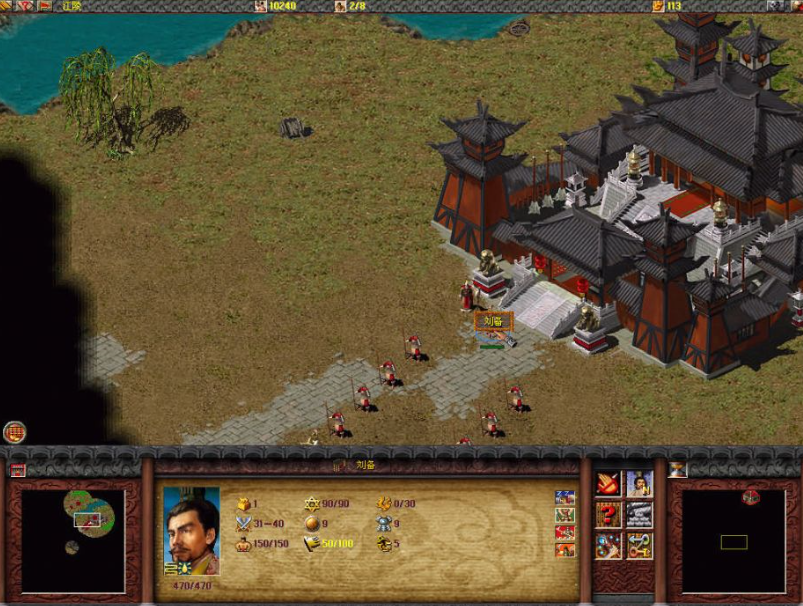Click the red building icon above the minimap
803x606 pixels.
[18, 469]
